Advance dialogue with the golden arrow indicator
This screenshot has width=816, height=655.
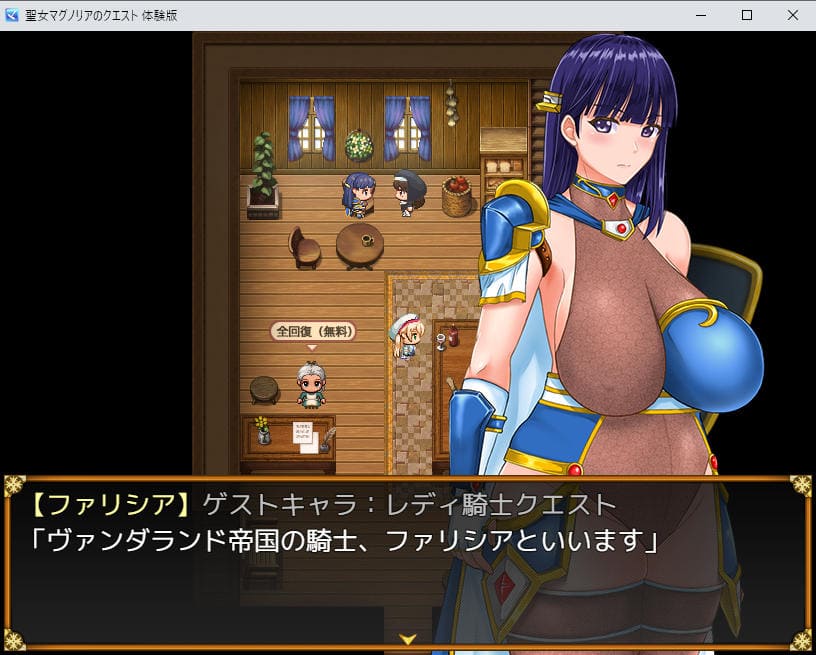(x=408, y=638)
